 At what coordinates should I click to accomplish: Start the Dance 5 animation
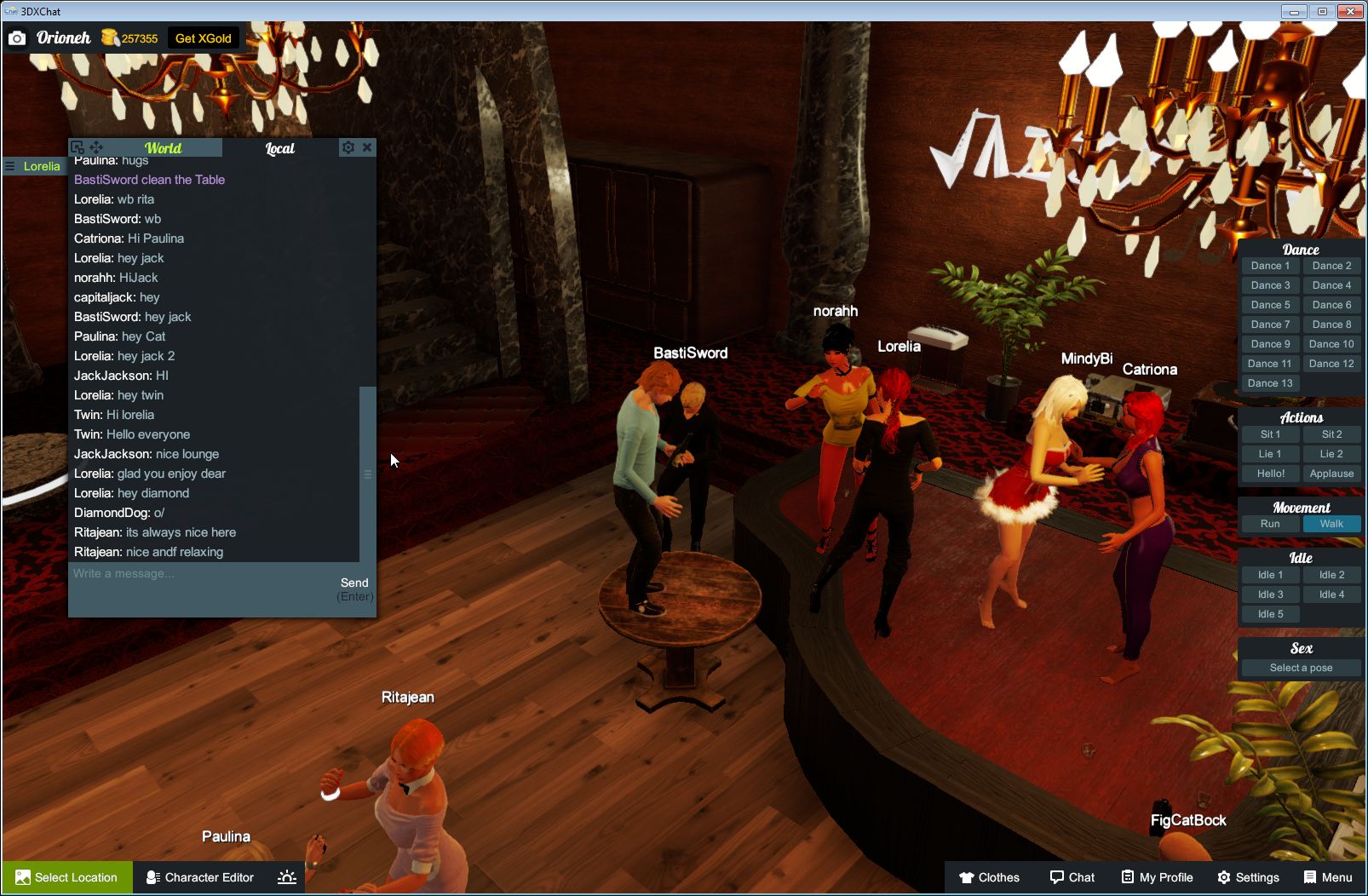tap(1269, 304)
